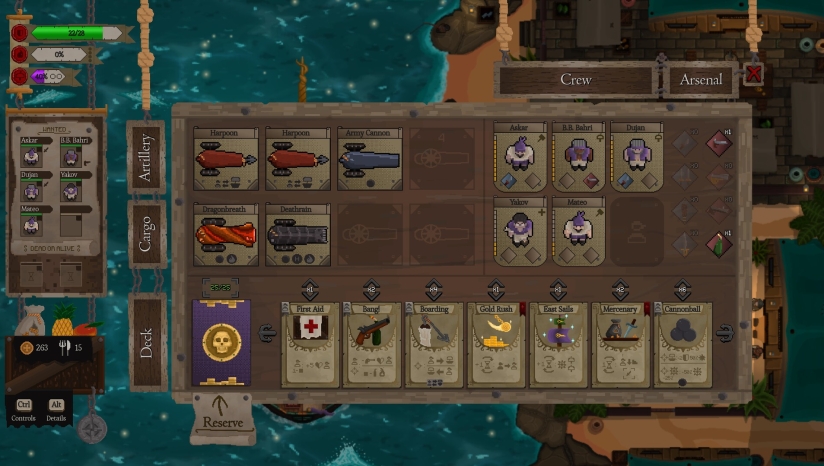
Task: Select the Mercenary deck card
Action: [621, 344]
